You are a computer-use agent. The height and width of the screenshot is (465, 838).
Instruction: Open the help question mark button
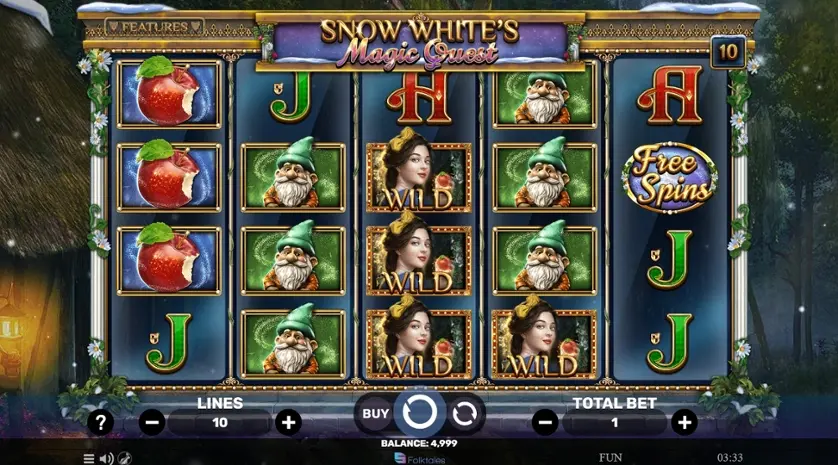tap(100, 422)
